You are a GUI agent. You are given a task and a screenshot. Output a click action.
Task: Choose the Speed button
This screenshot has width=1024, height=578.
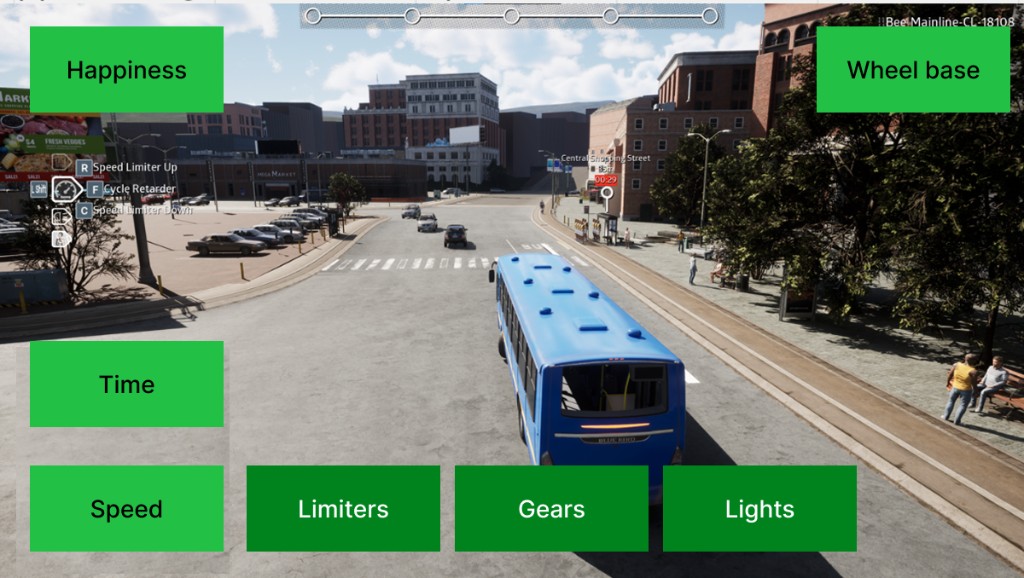pyautogui.click(x=126, y=508)
